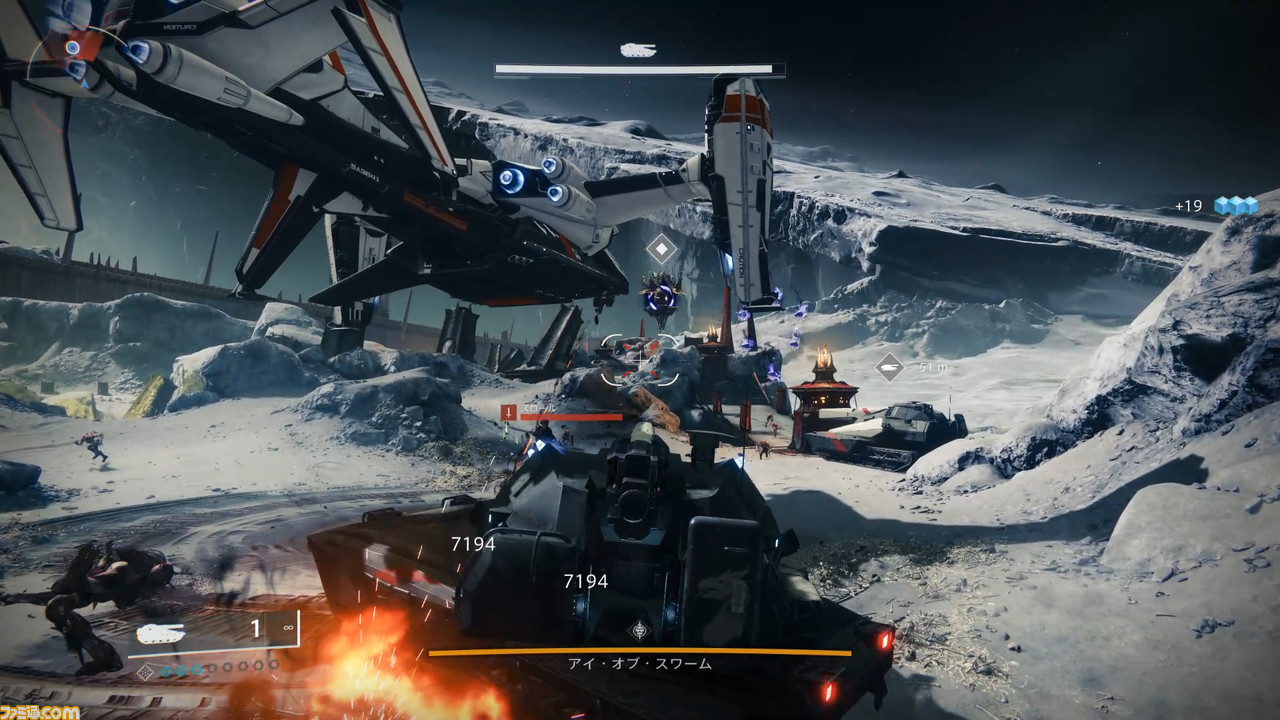Click the tank weapon icon

[160, 632]
